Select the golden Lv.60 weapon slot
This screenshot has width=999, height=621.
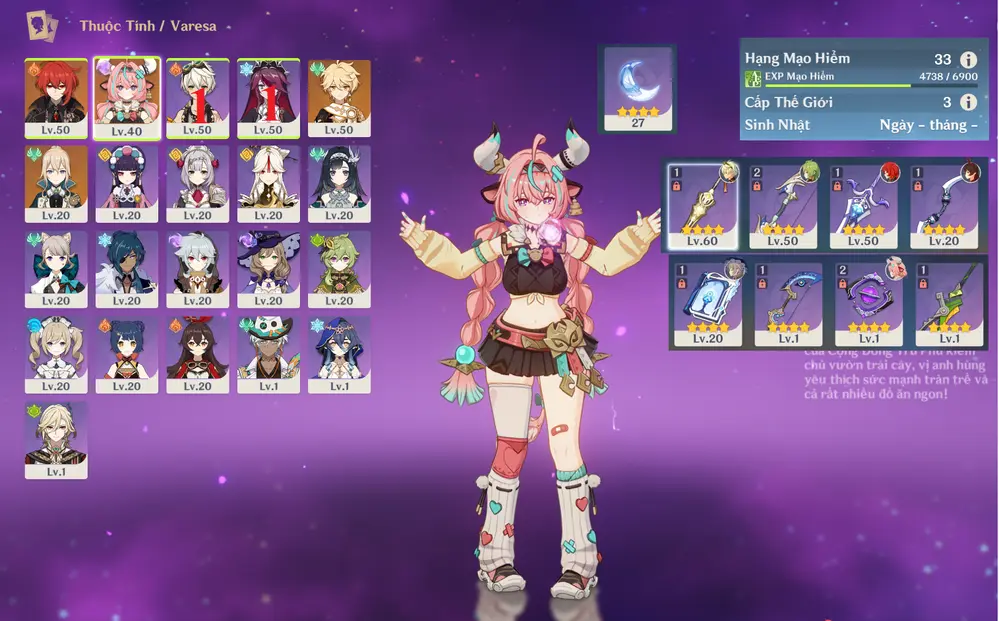(x=702, y=204)
